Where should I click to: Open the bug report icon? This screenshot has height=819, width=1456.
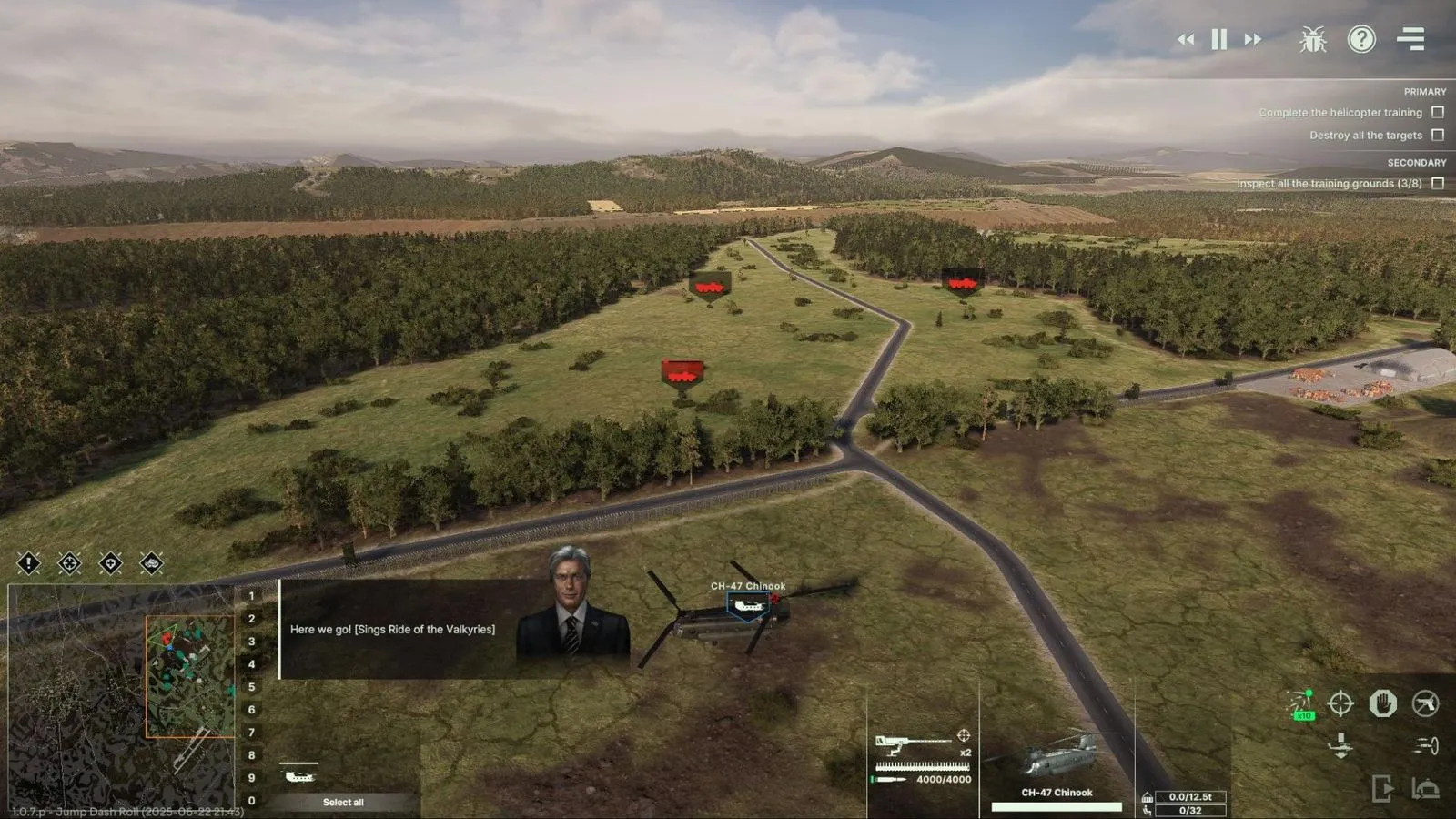(1312, 40)
